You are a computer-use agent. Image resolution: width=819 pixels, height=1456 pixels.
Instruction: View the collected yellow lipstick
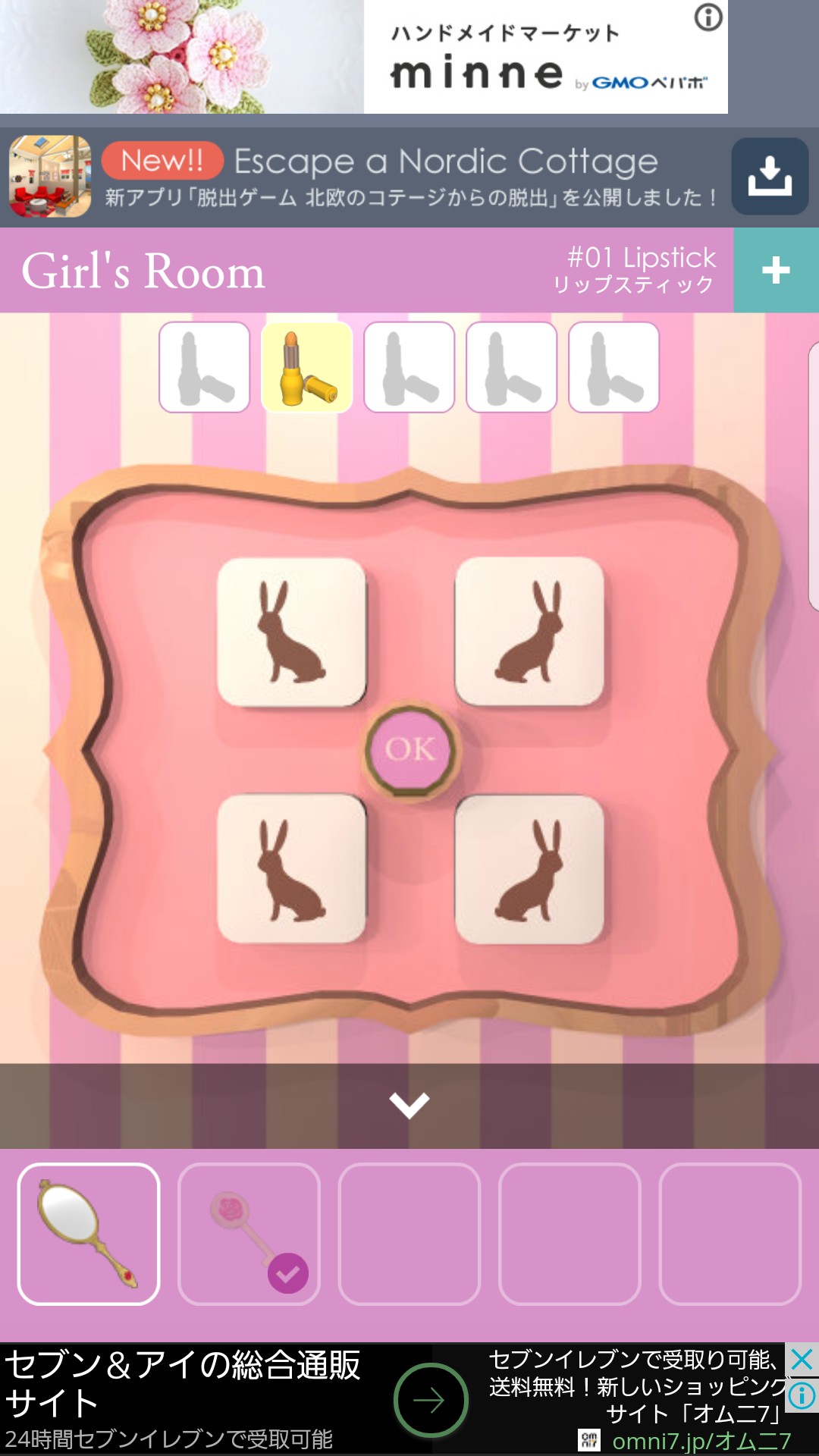pos(307,367)
